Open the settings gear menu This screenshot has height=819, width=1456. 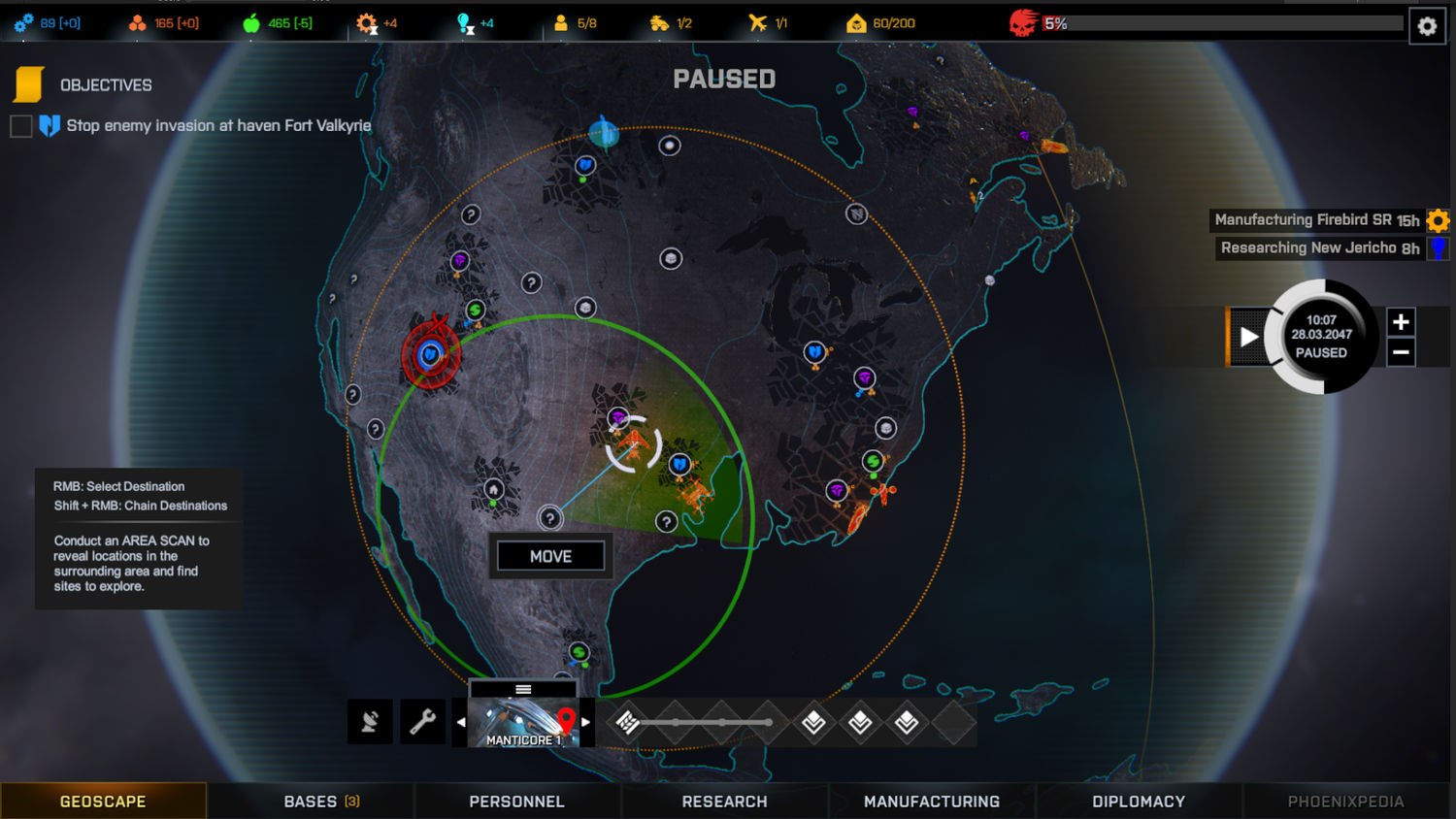(x=1426, y=26)
